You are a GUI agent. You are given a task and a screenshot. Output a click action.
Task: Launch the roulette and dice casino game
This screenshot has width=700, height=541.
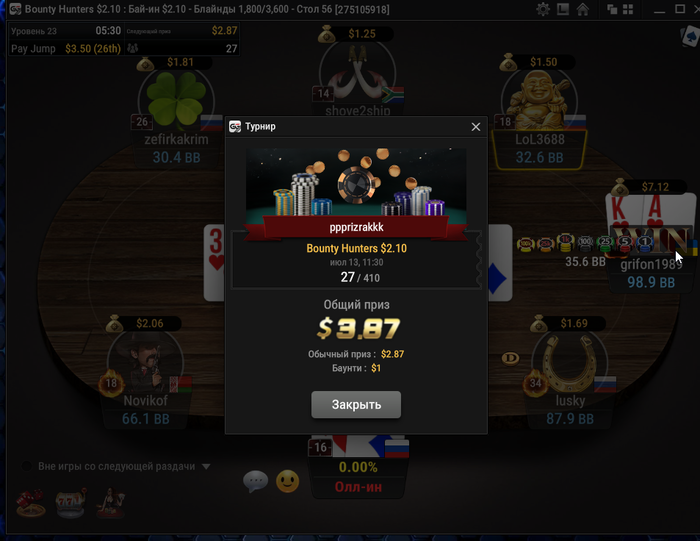31,502
